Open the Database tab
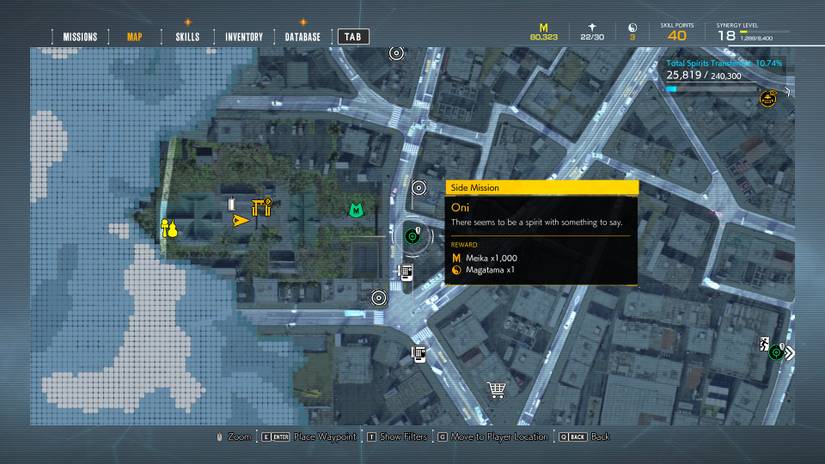This screenshot has height=464, width=825. click(302, 37)
